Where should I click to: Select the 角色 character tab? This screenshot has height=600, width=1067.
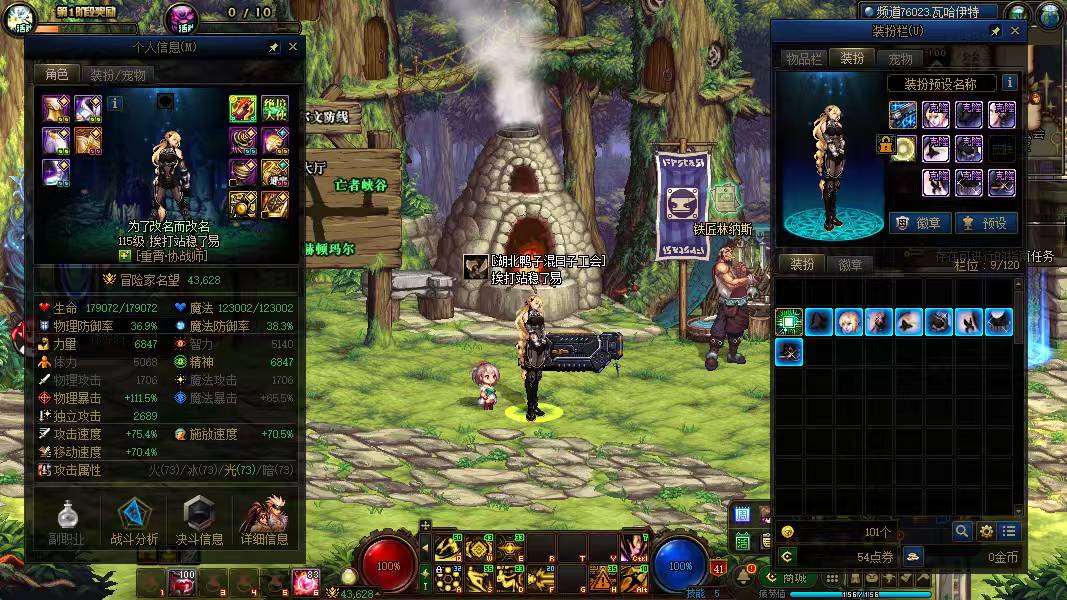tap(56, 75)
